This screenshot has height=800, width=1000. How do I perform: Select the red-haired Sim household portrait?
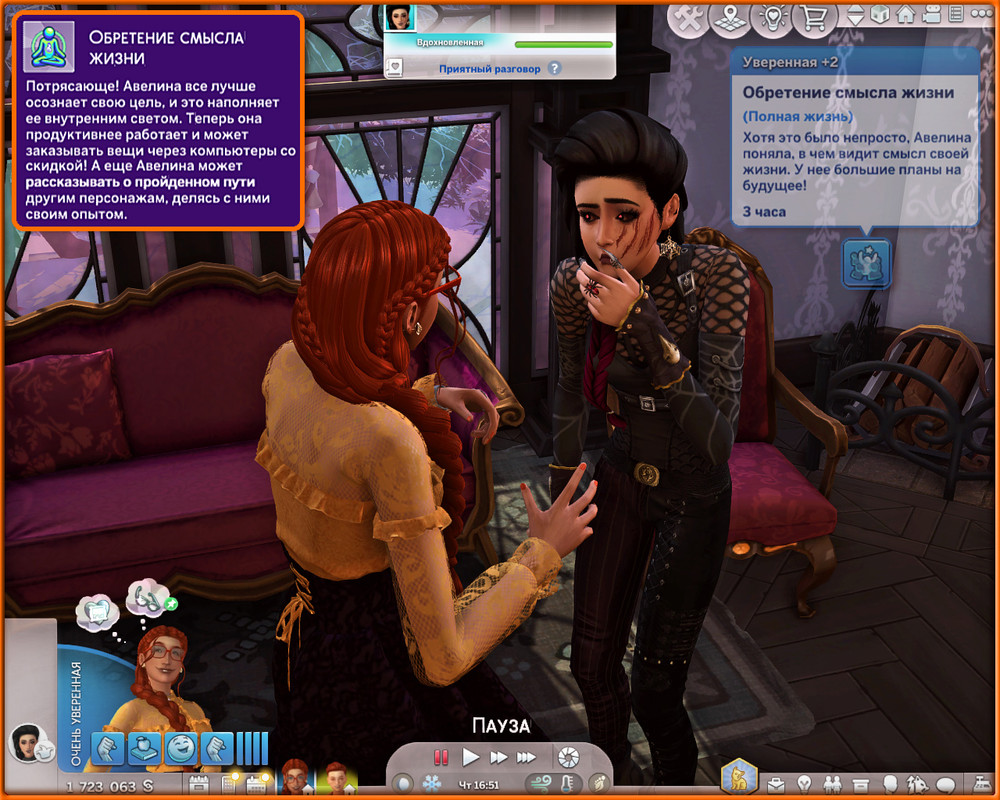[295, 777]
